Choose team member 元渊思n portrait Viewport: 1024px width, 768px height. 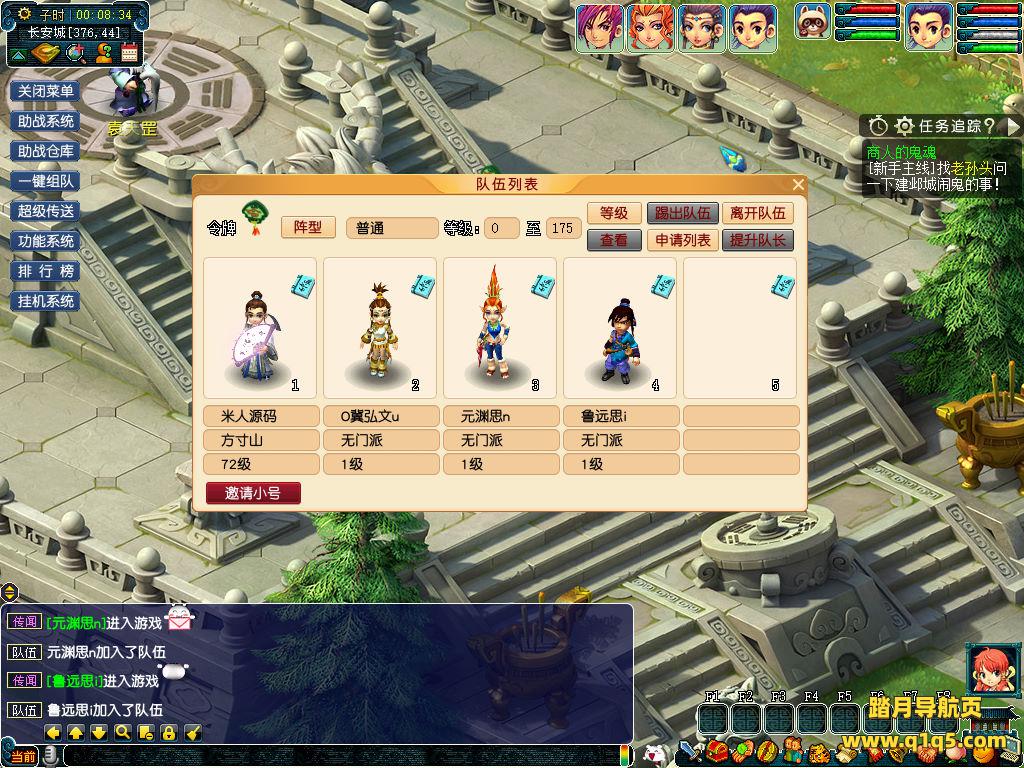point(500,328)
